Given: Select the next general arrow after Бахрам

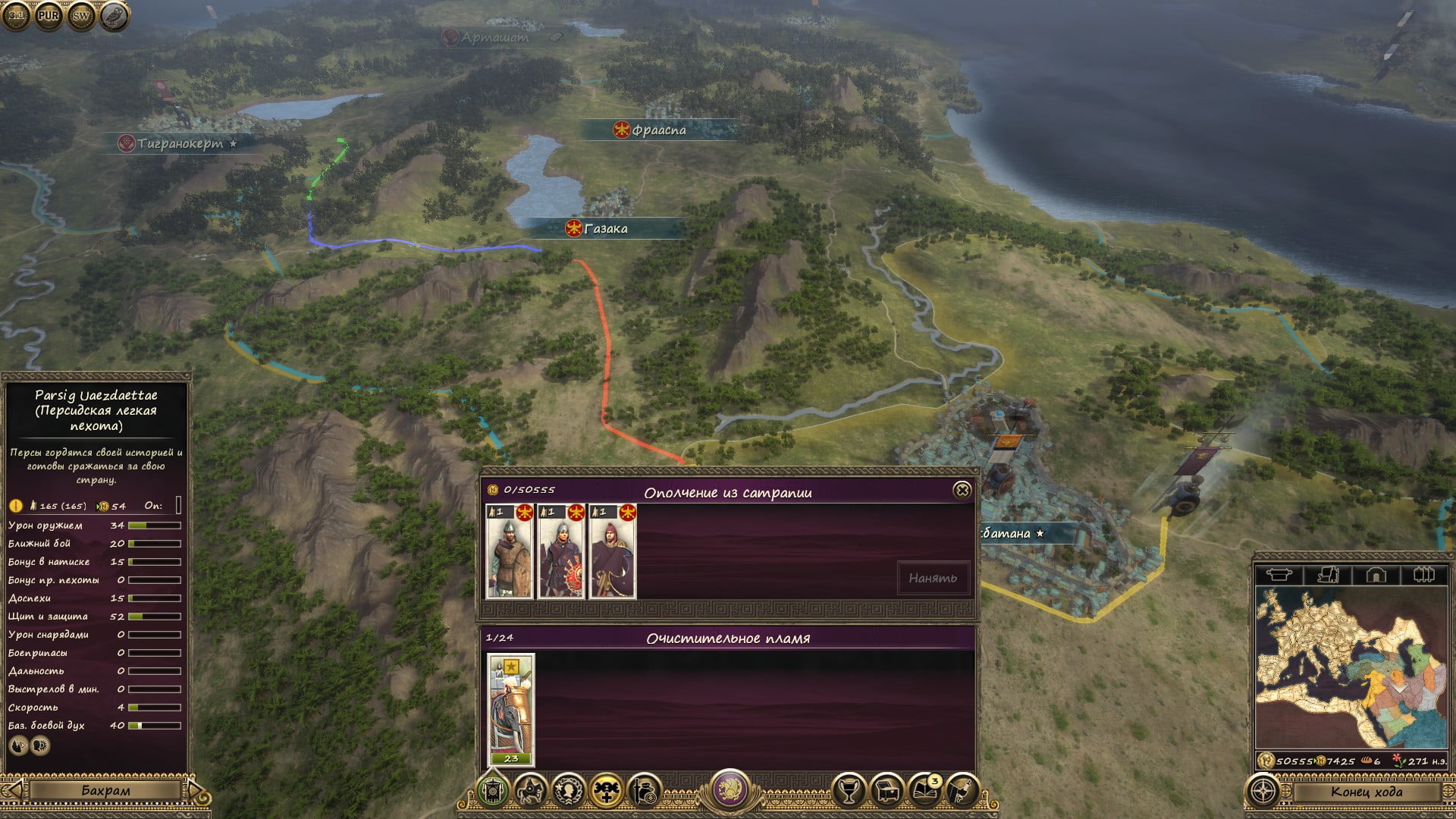Looking at the screenshot, I should [196, 791].
